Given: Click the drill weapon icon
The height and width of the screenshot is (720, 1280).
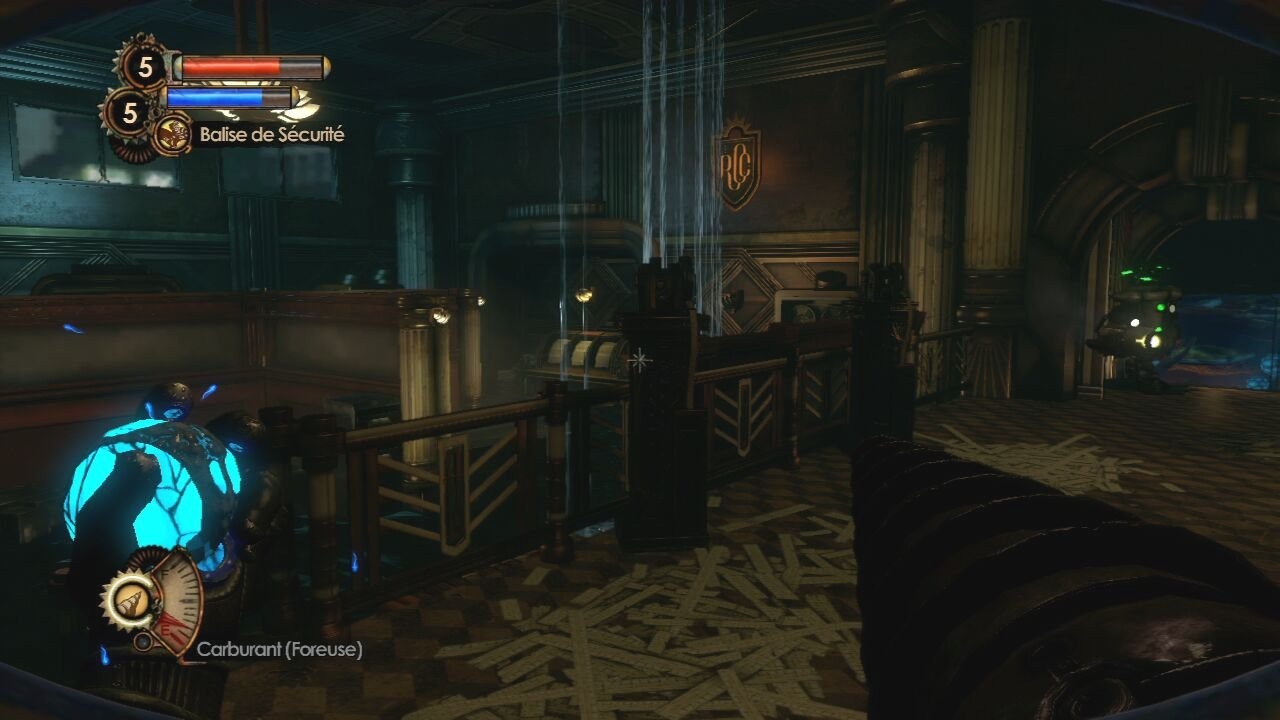Looking at the screenshot, I should (x=130, y=600).
